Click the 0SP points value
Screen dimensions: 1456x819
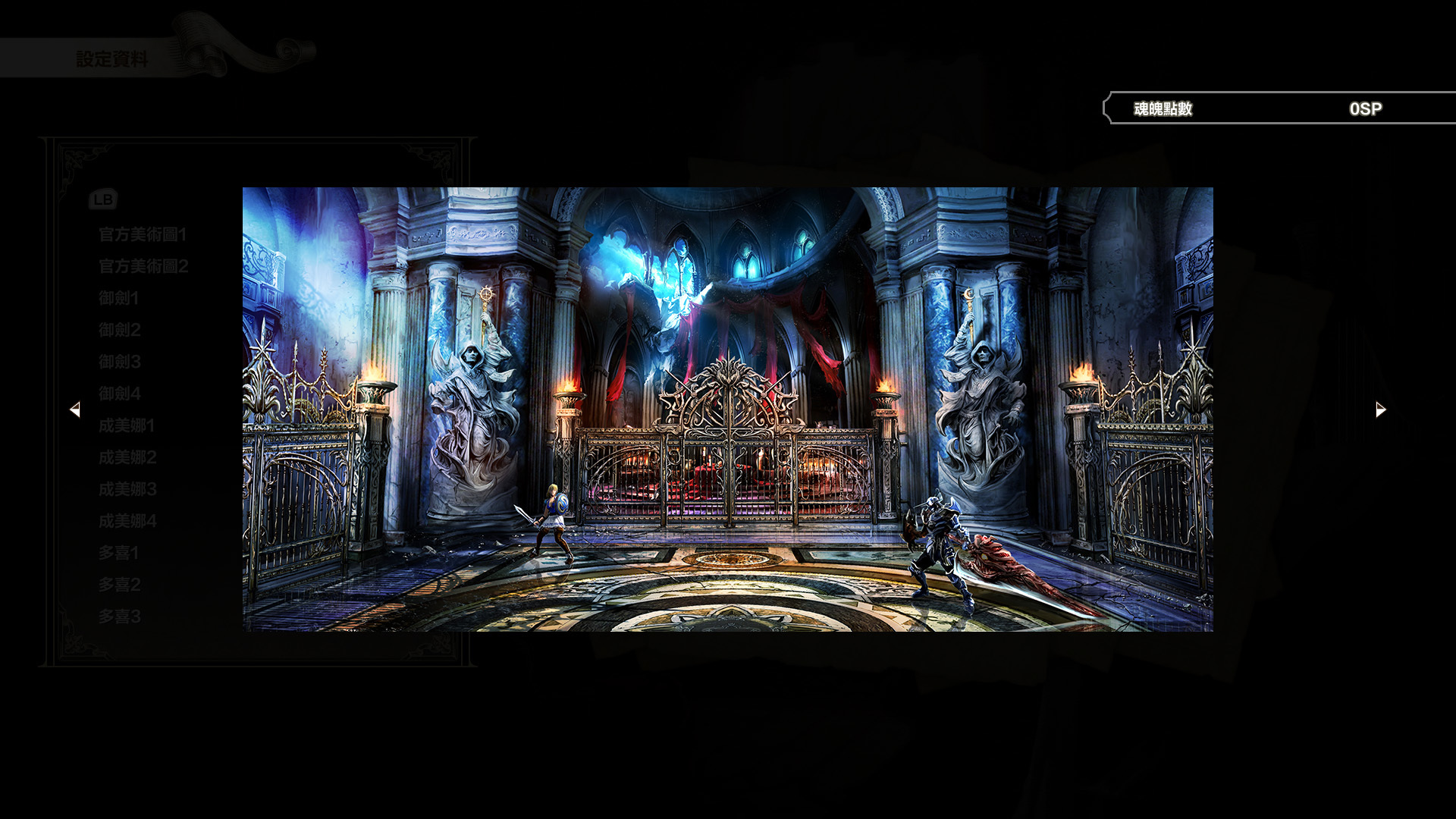[1365, 108]
